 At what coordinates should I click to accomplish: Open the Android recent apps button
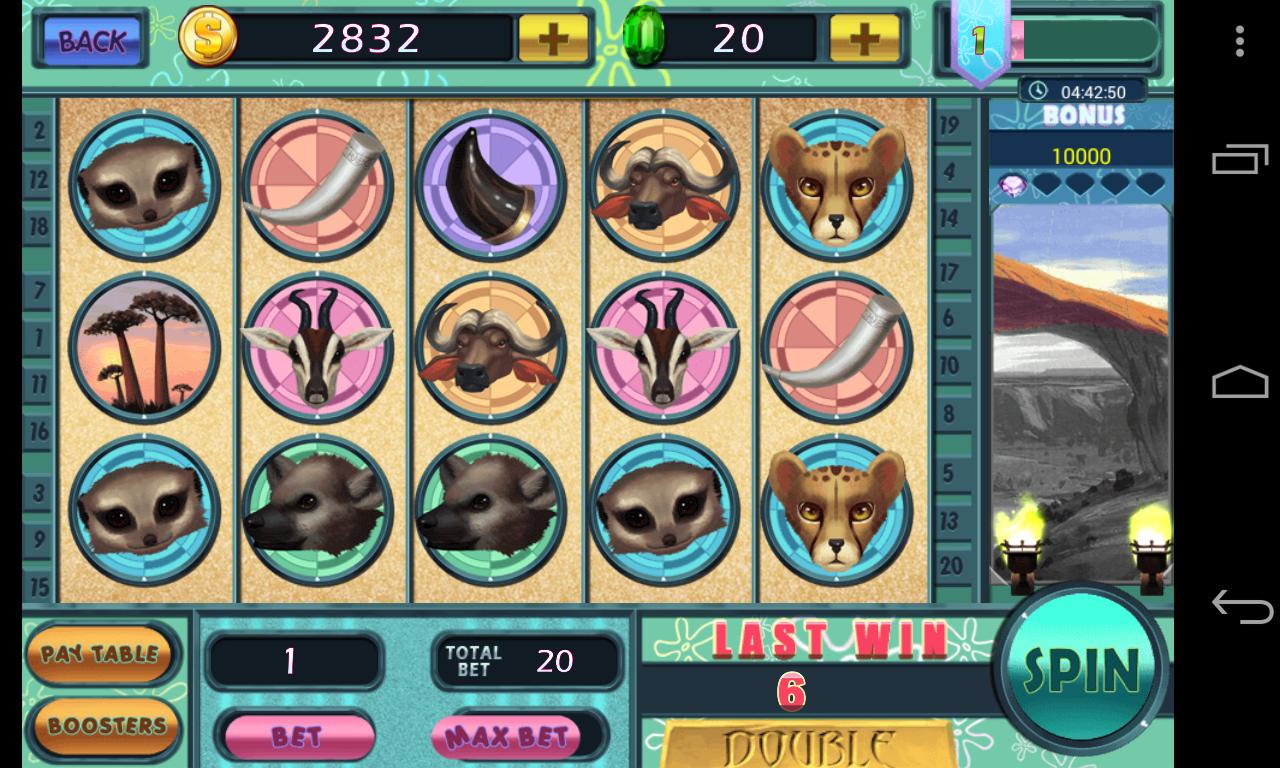click(x=1240, y=160)
